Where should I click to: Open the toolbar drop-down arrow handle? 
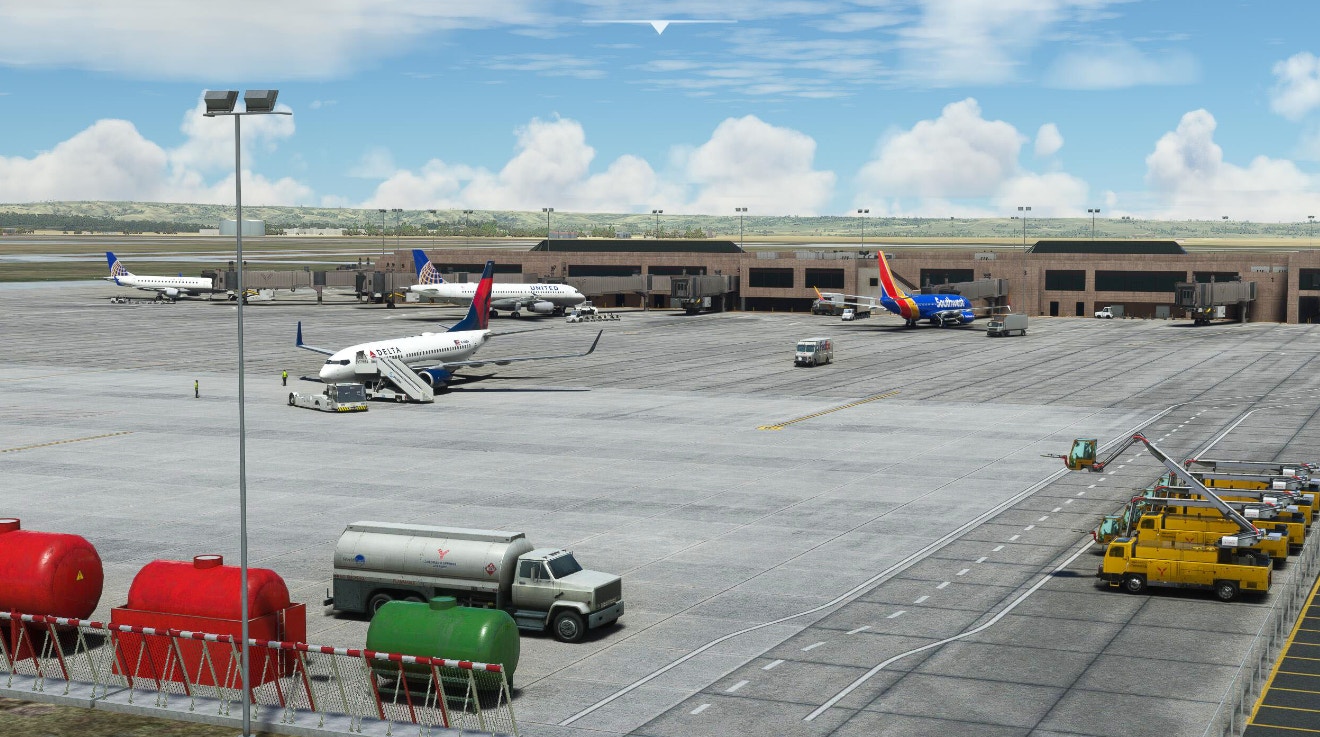[x=659, y=26]
